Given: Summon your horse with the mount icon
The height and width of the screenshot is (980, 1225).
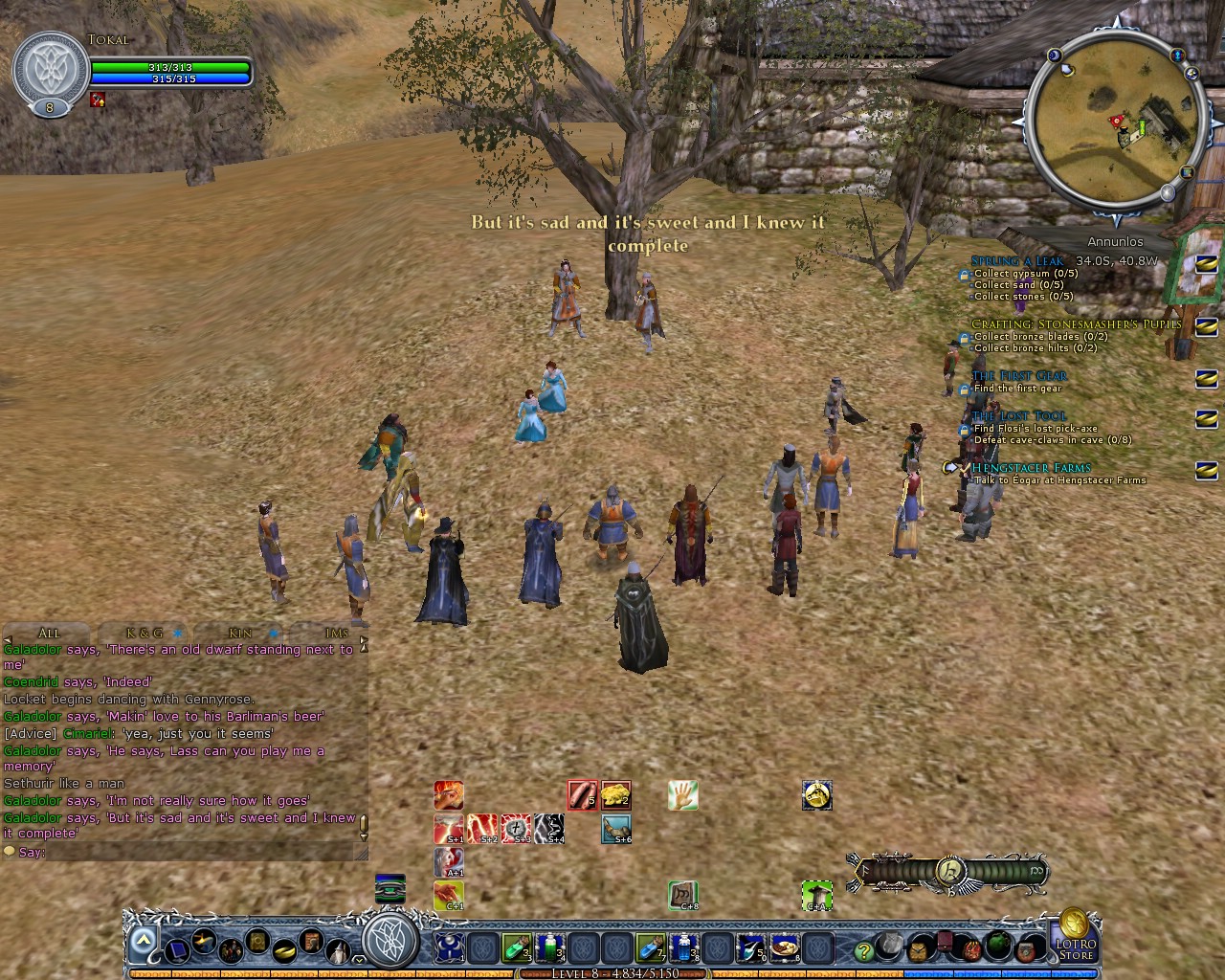Looking at the screenshot, I should (816, 794).
